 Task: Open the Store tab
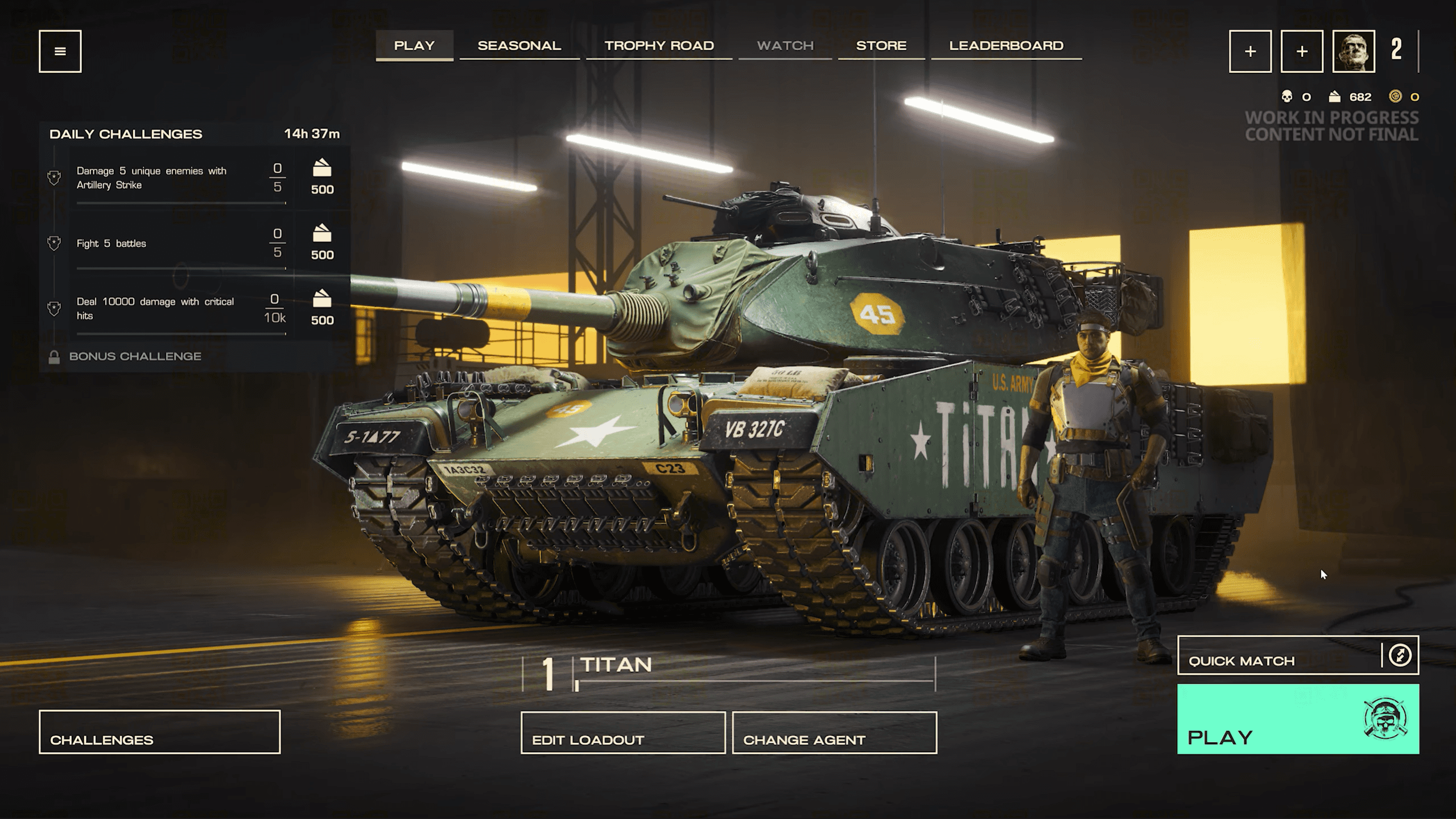pos(881,46)
